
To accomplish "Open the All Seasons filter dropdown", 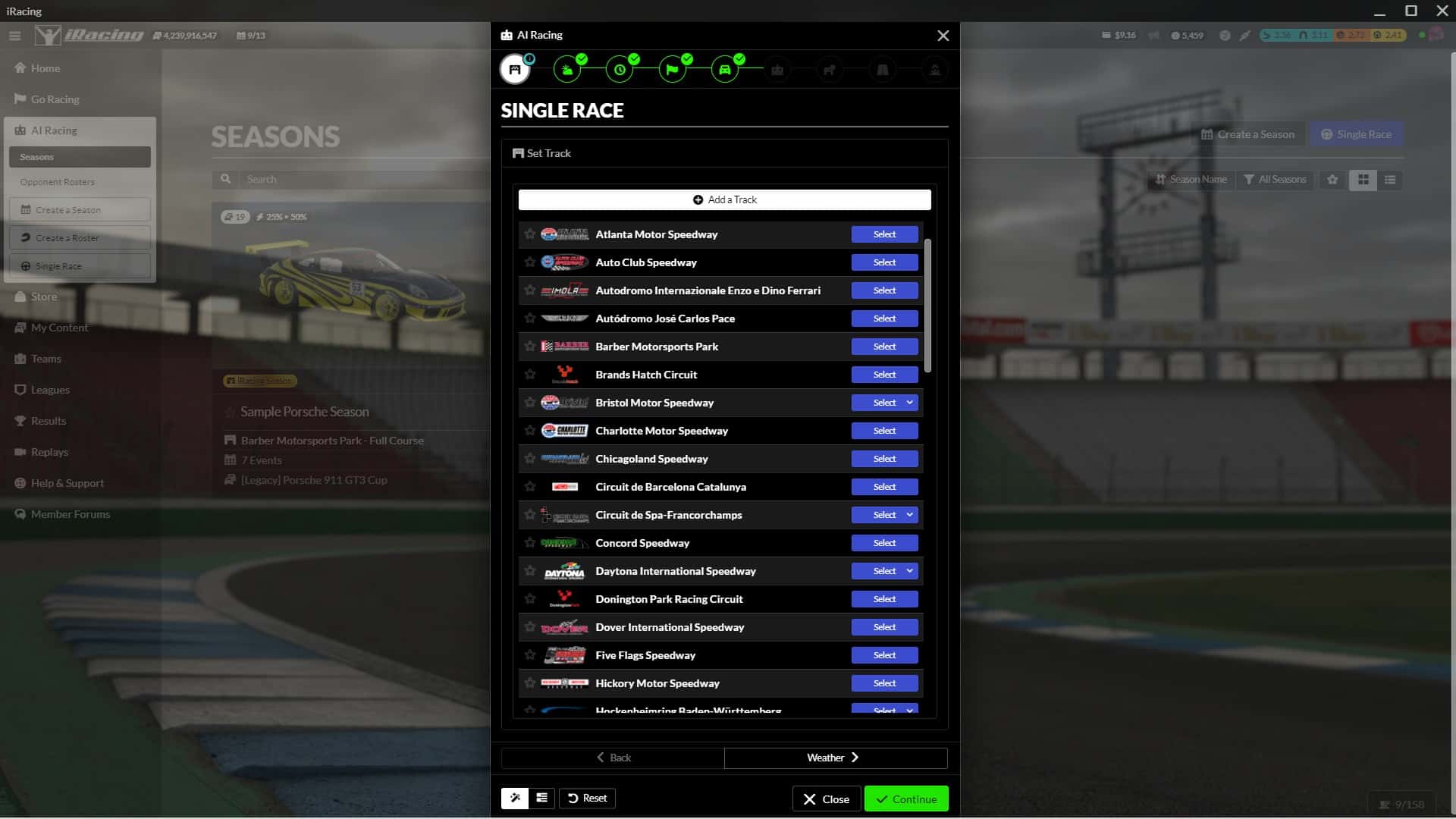I will [1275, 180].
